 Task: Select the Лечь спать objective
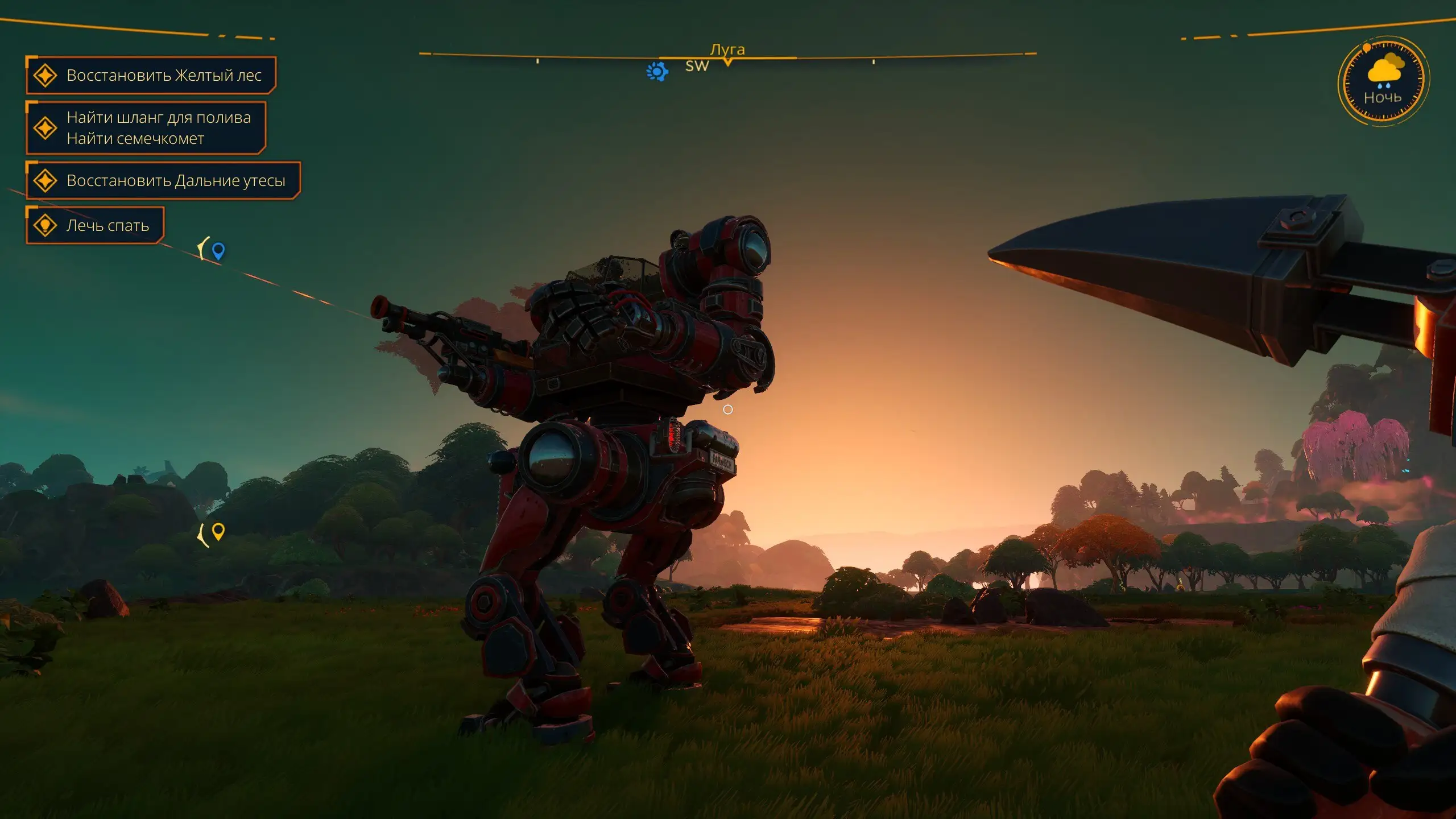tap(96, 225)
